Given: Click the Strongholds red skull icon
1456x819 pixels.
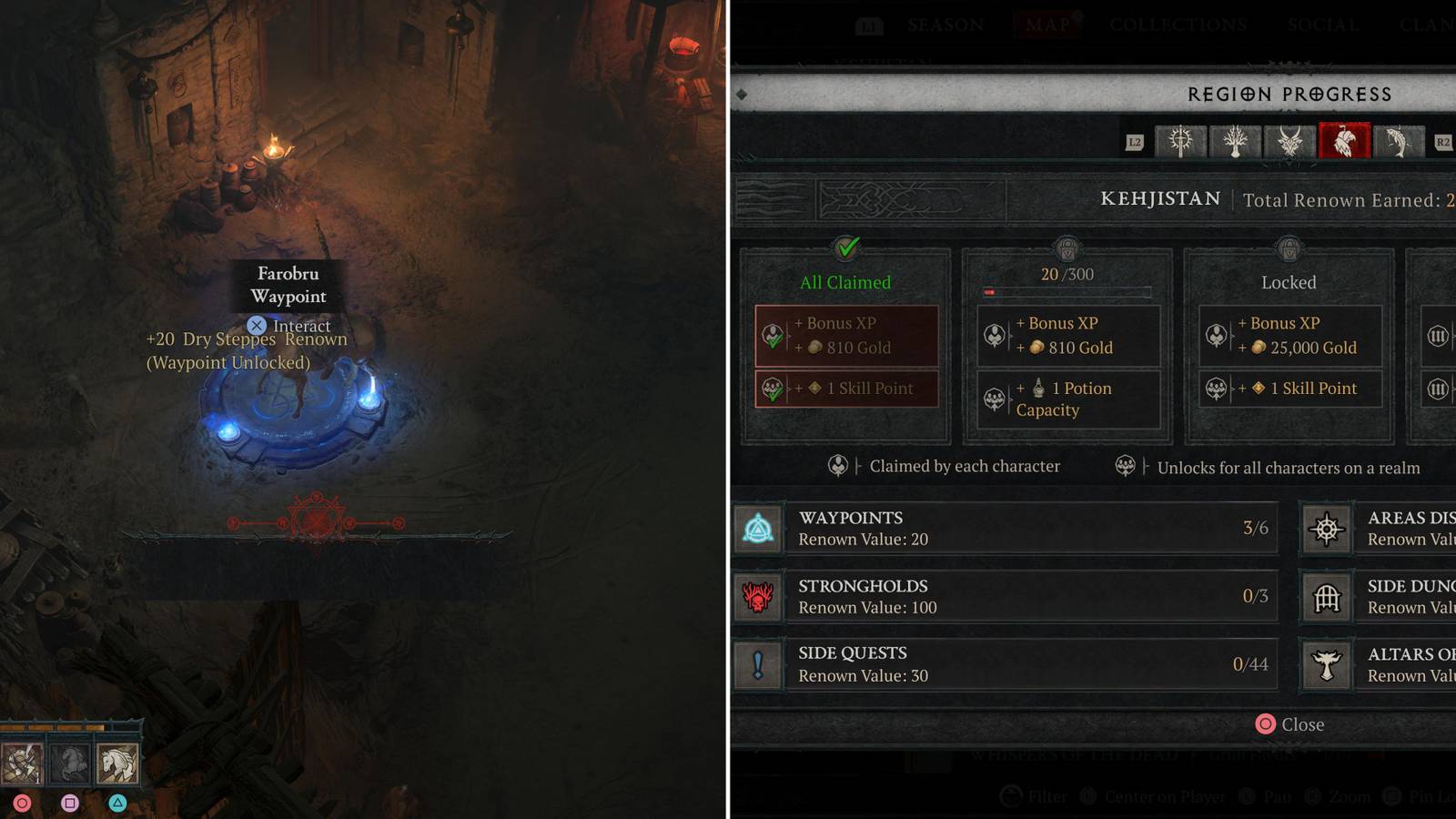Looking at the screenshot, I should [759, 596].
